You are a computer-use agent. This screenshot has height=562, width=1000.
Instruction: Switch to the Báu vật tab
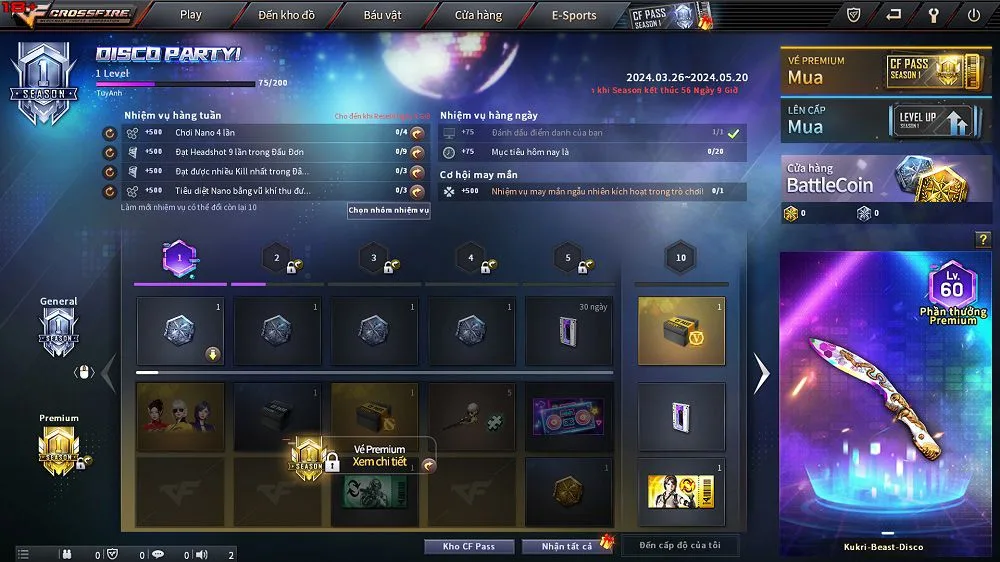tap(382, 15)
